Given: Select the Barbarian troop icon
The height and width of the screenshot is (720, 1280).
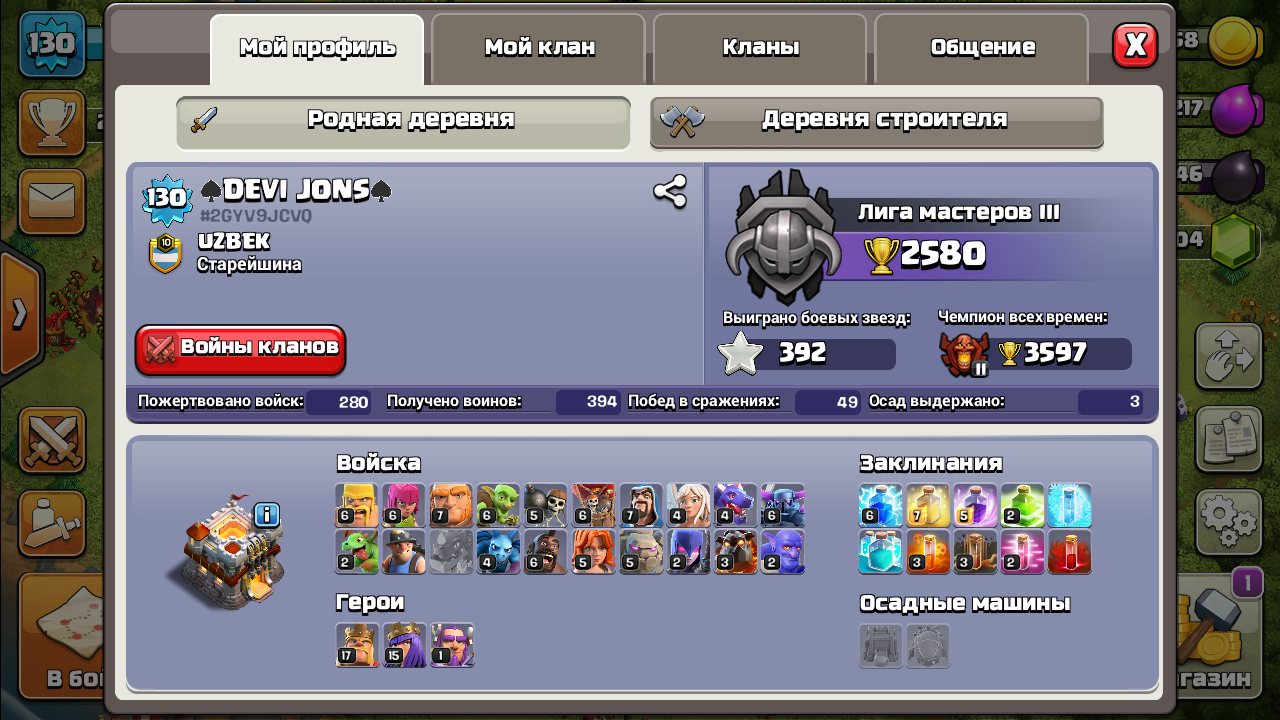Looking at the screenshot, I should (x=357, y=505).
